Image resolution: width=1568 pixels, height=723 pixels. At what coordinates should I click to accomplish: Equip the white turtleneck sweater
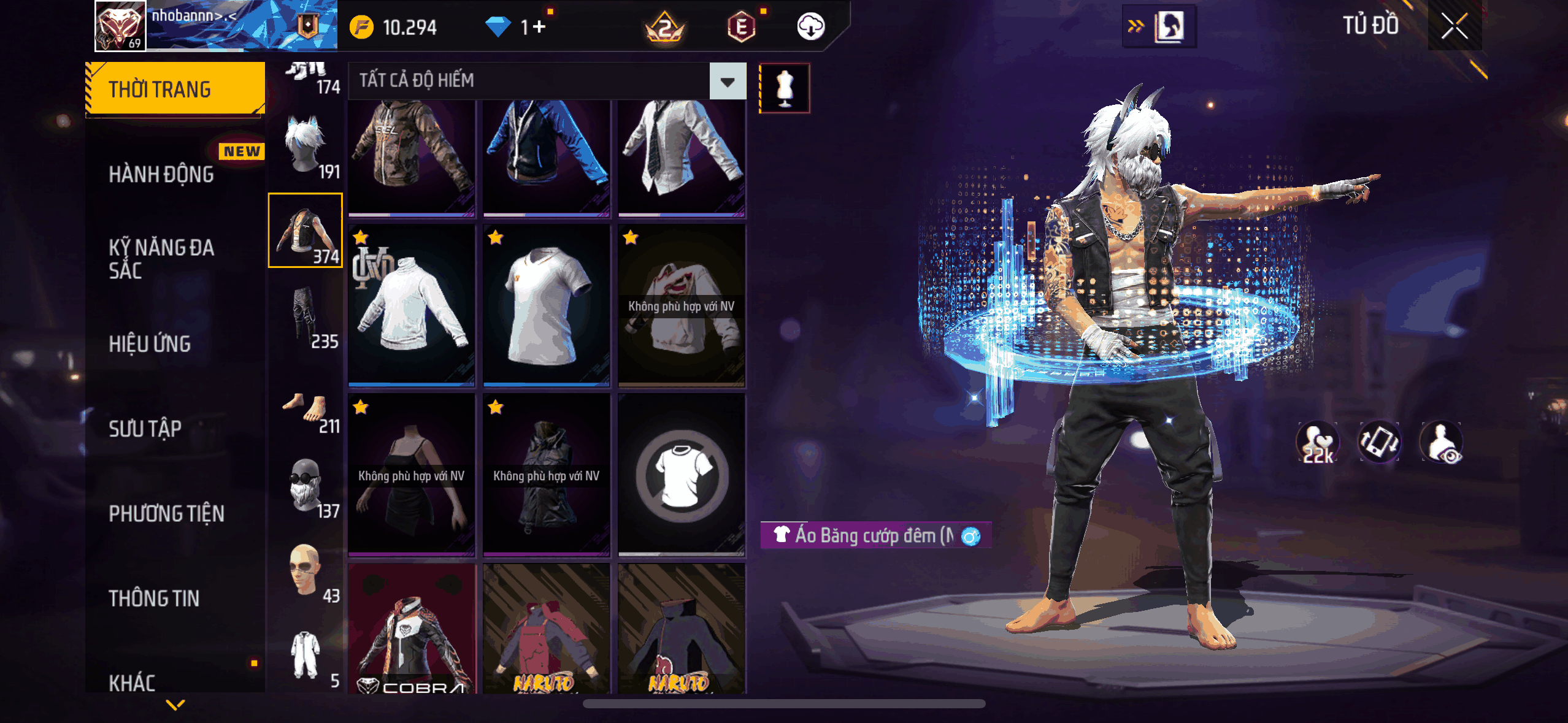[412, 305]
